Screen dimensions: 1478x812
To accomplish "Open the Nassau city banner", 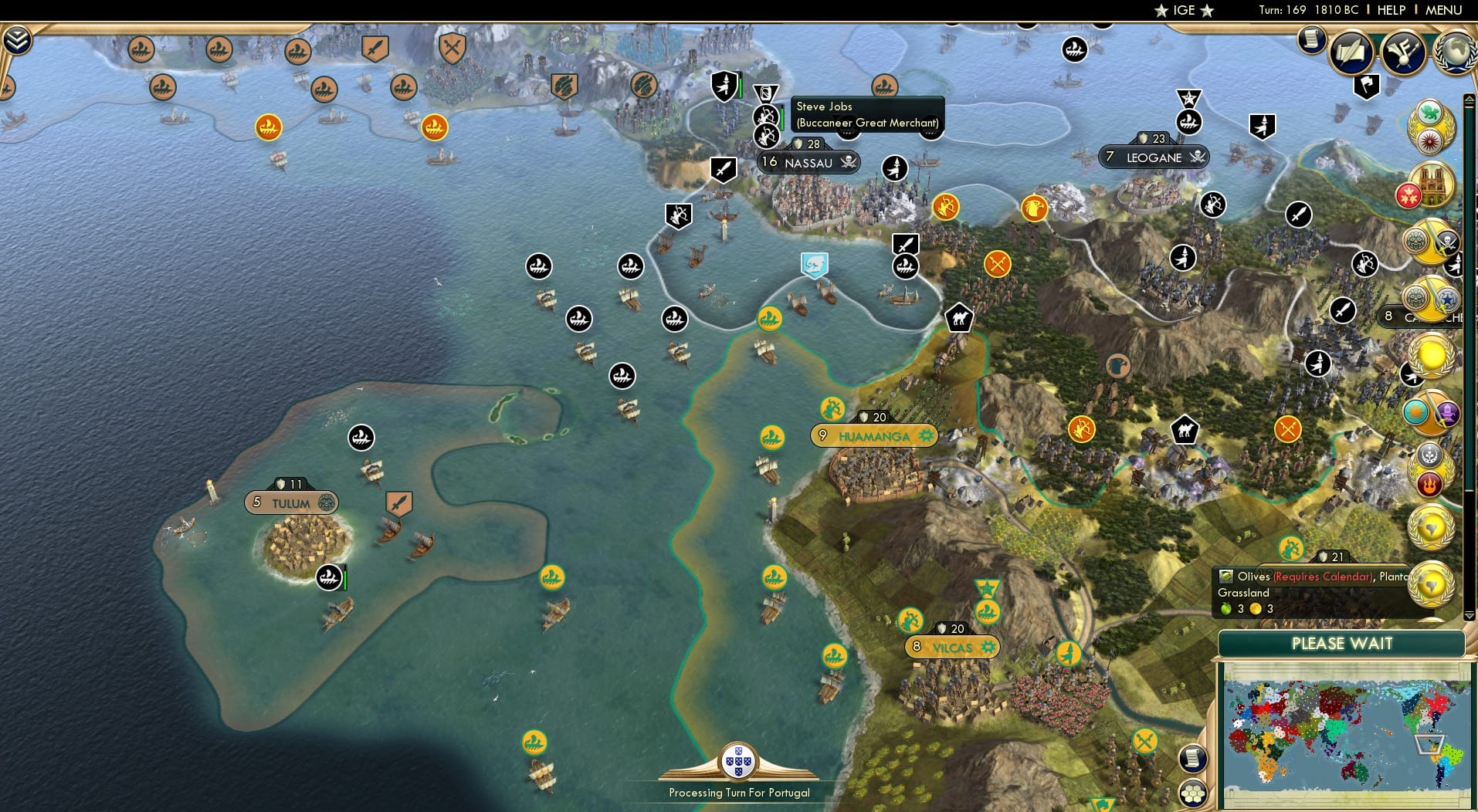I will [808, 162].
